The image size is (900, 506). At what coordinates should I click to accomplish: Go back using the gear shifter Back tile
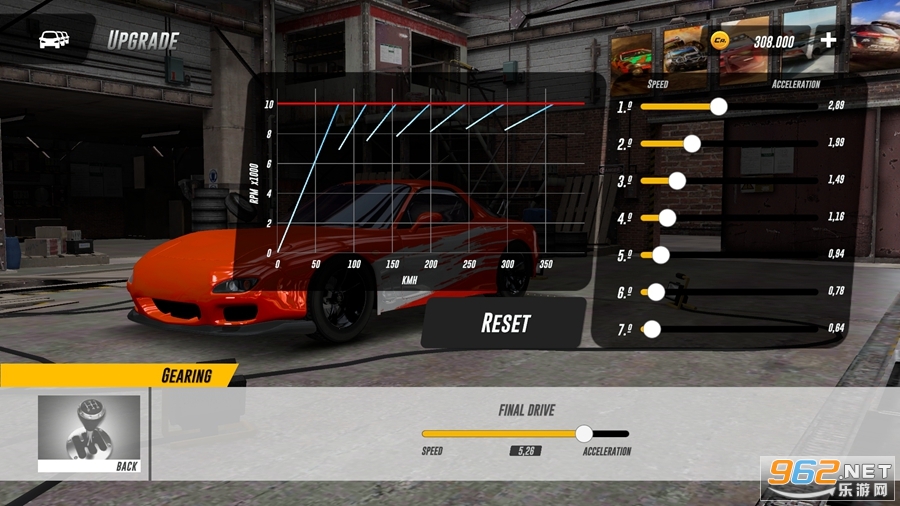(x=89, y=434)
